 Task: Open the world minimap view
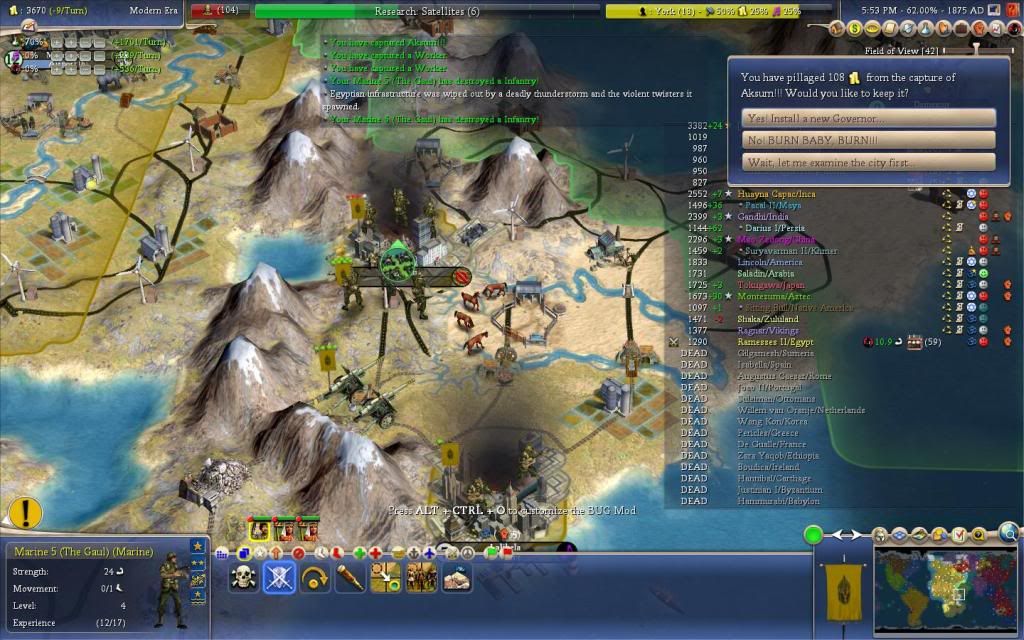tap(944, 592)
